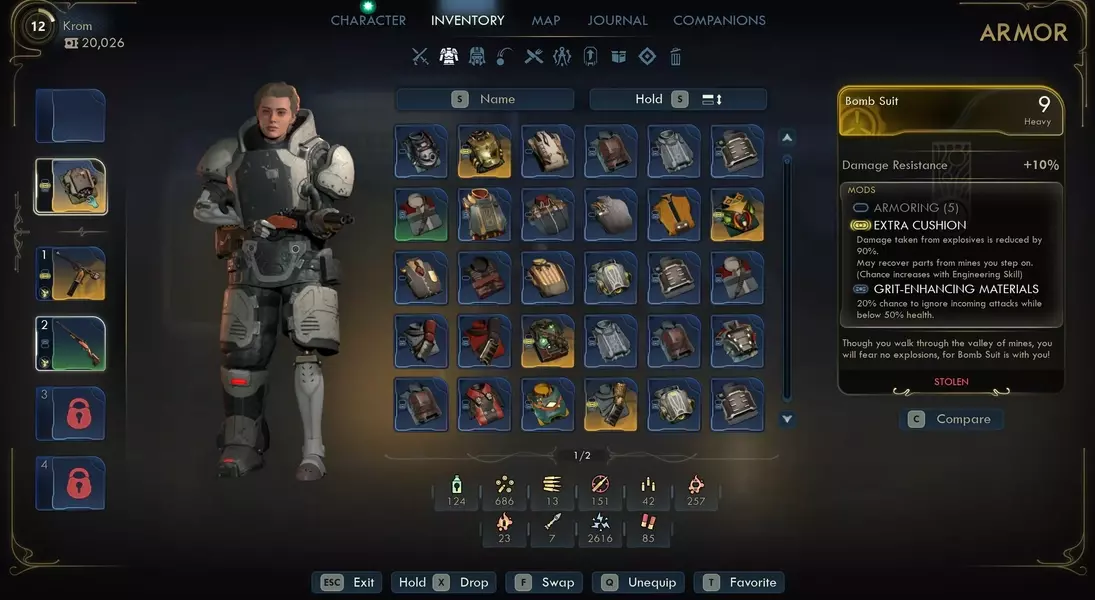Choose the helmet category filter icon
This screenshot has width=1095, height=600.
pyautogui.click(x=477, y=57)
